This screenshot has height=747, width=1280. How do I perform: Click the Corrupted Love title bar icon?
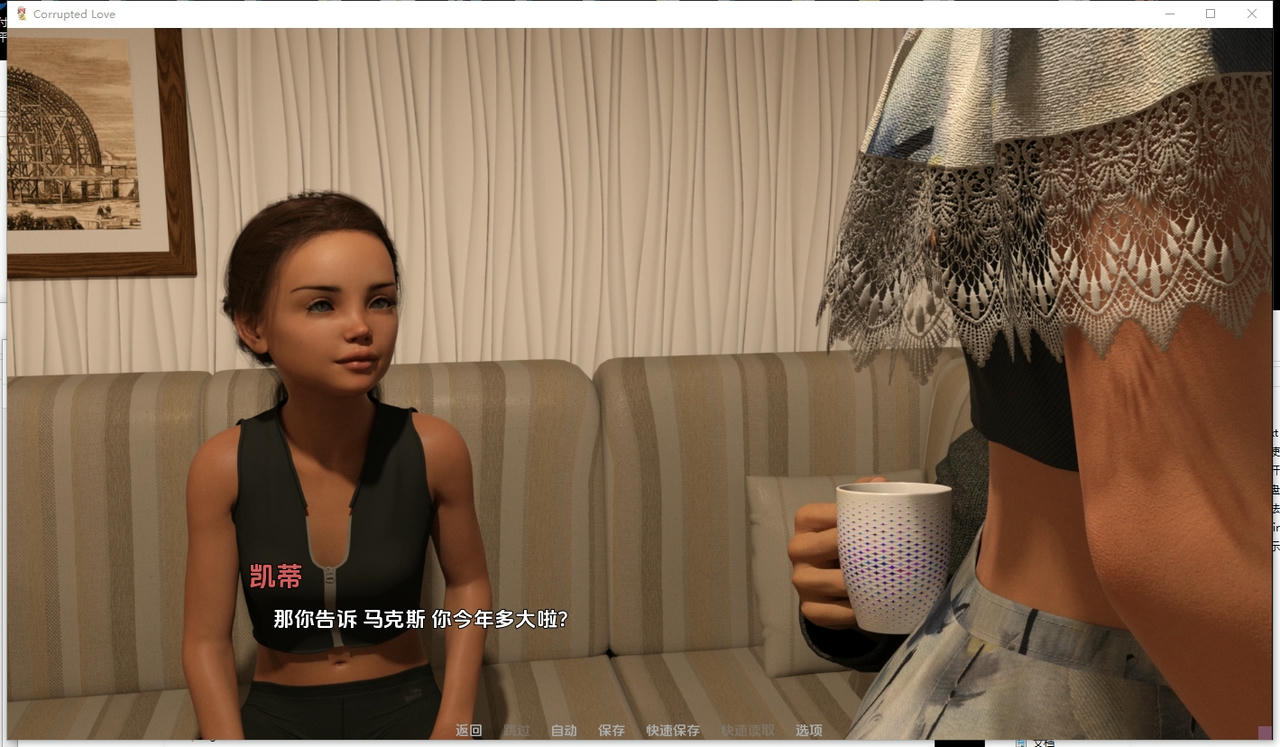tap(19, 13)
